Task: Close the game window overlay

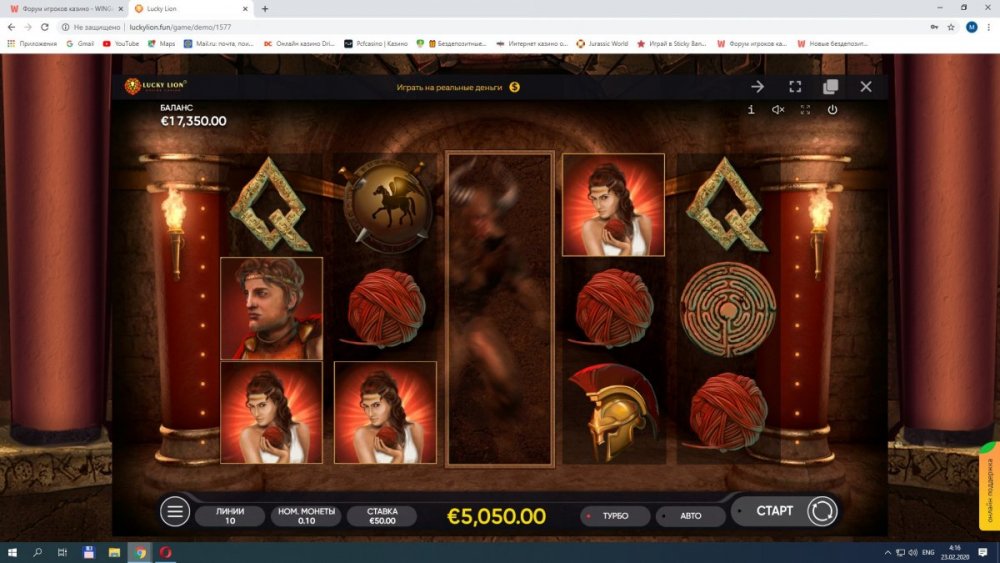Action: coord(866,87)
